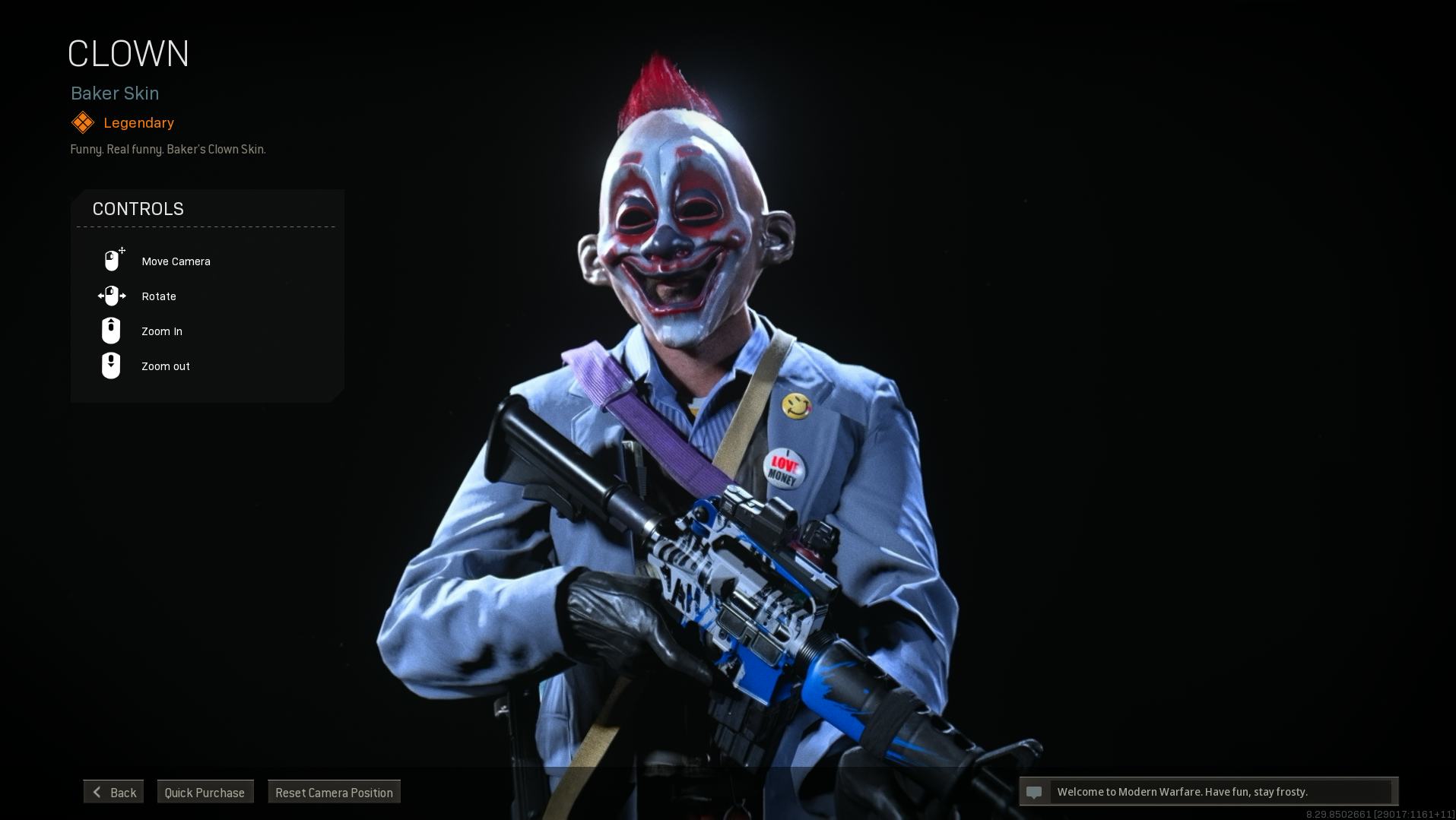Click the Rotate mouse icon
The height and width of the screenshot is (820, 1456).
point(112,296)
